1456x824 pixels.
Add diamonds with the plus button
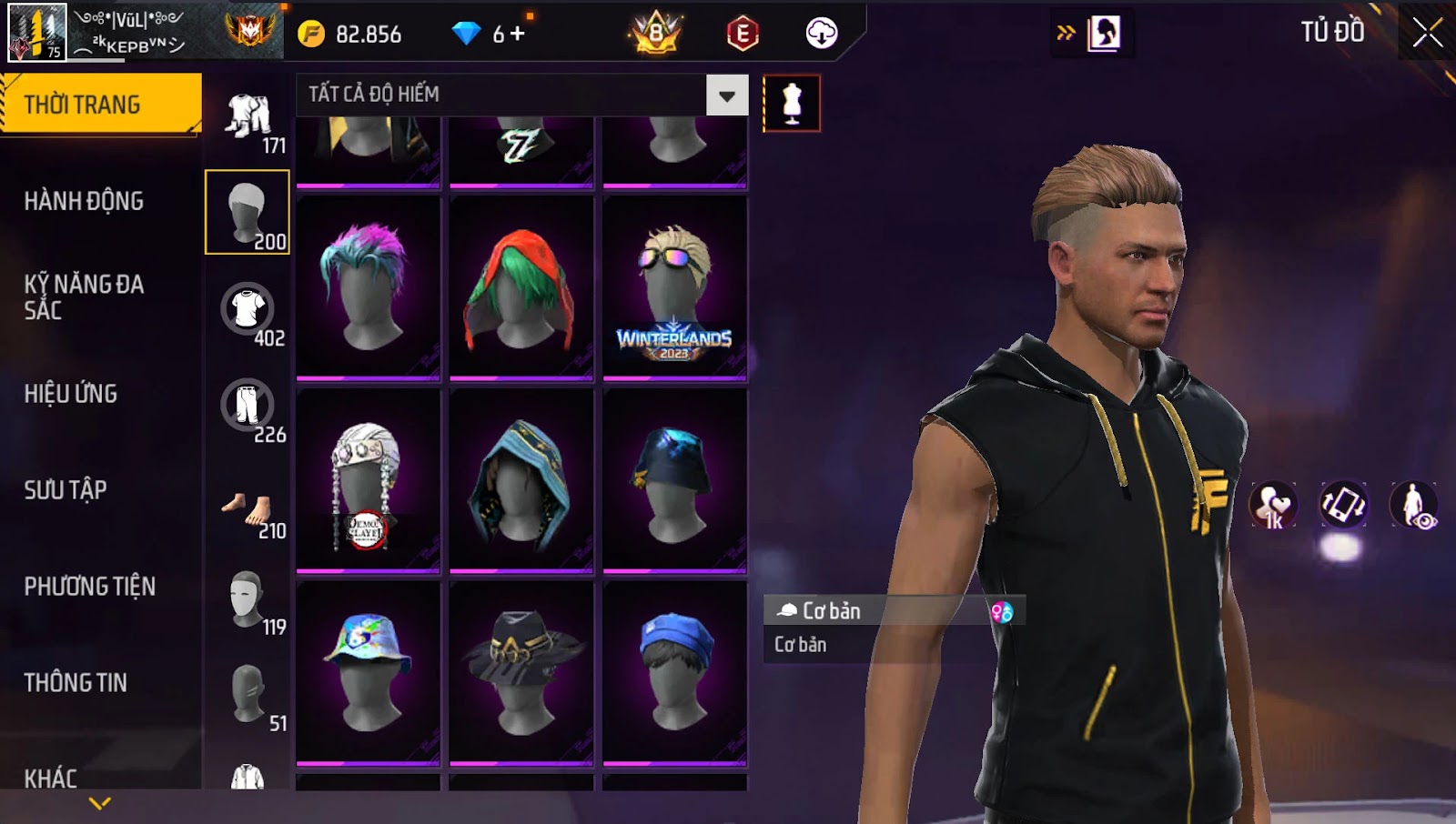[x=518, y=34]
